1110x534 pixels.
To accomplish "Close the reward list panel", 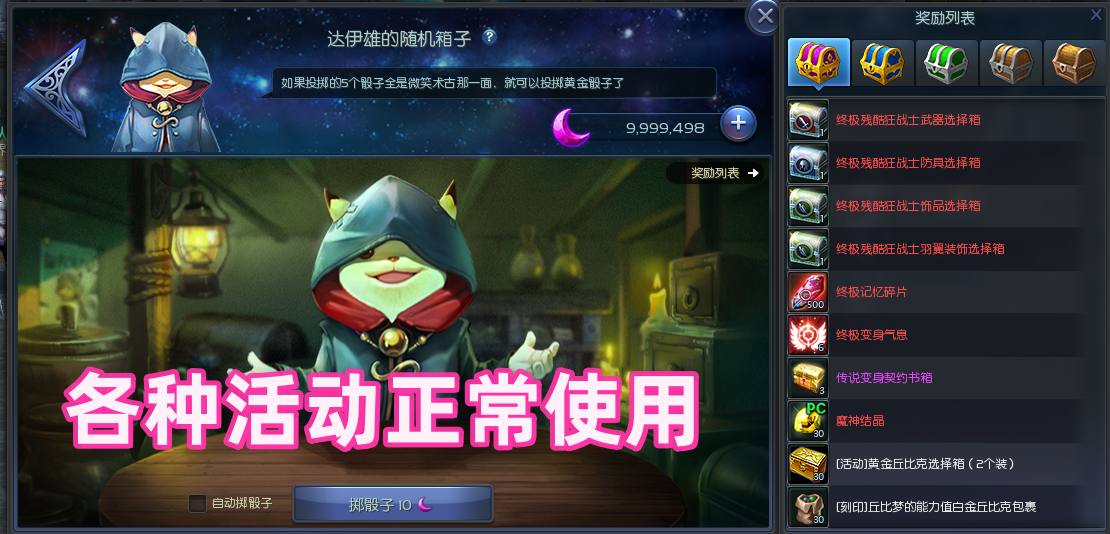I will (1096, 14).
